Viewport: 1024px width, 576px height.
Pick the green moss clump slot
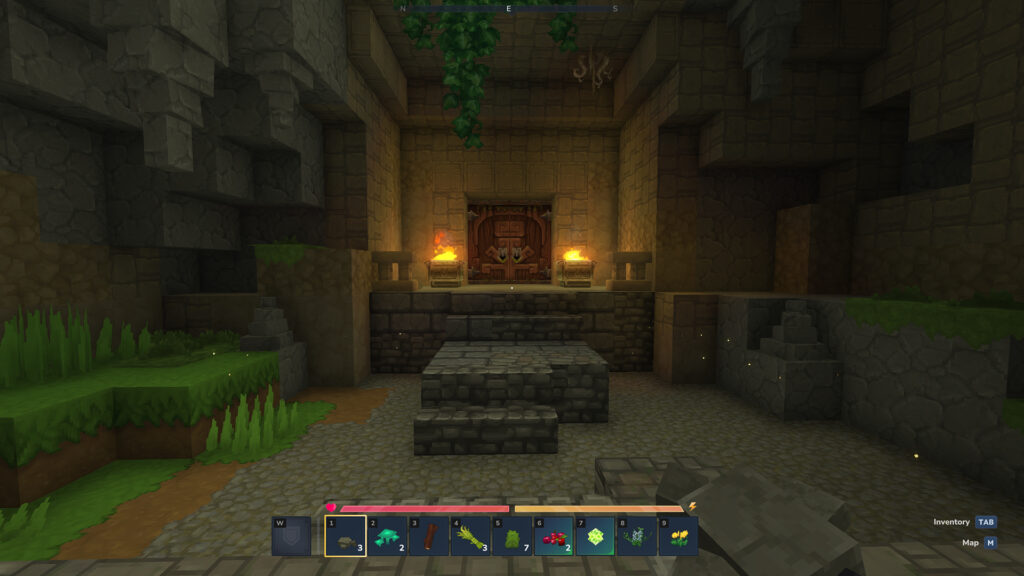pos(512,536)
